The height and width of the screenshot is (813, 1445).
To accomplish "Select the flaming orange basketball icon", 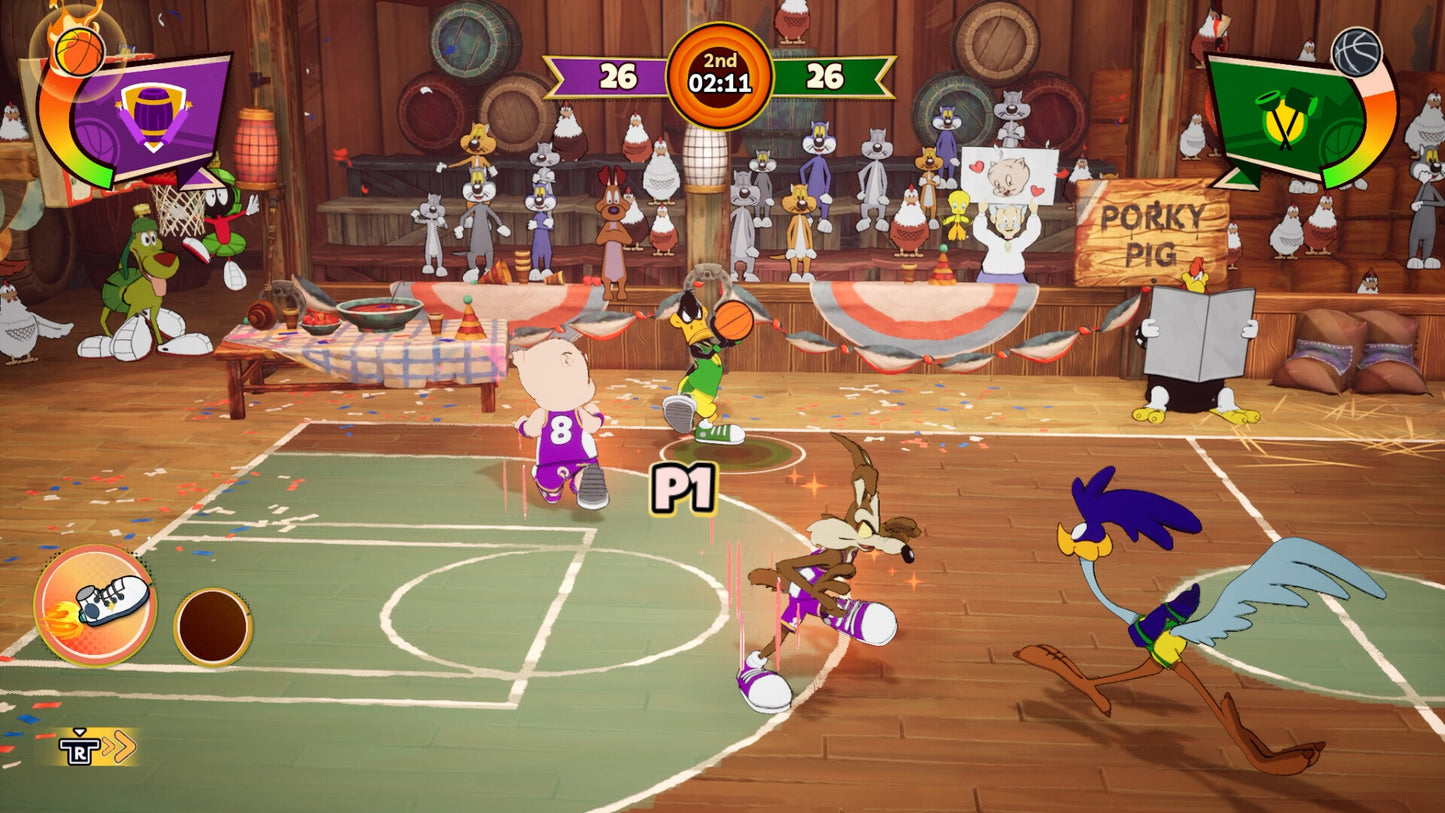I will (77, 51).
